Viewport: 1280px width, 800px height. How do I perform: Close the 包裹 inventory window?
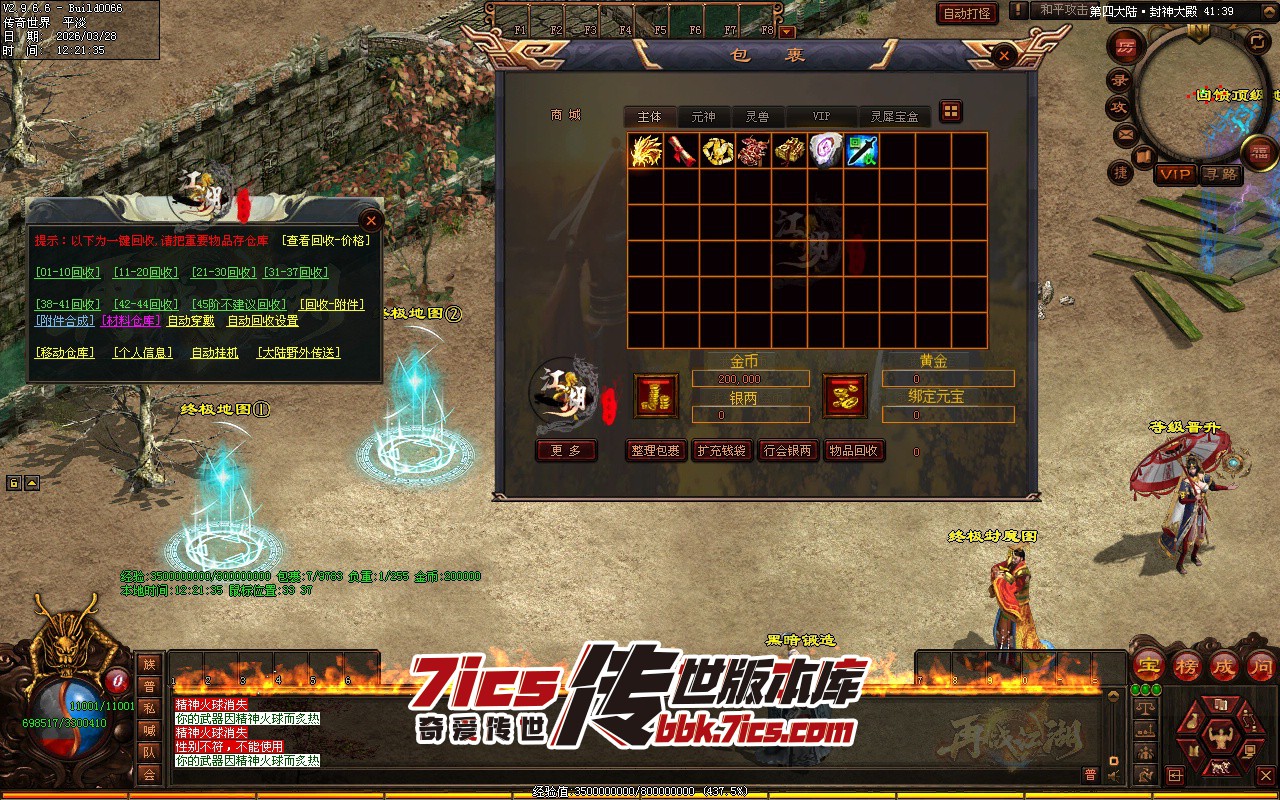[x=1004, y=57]
